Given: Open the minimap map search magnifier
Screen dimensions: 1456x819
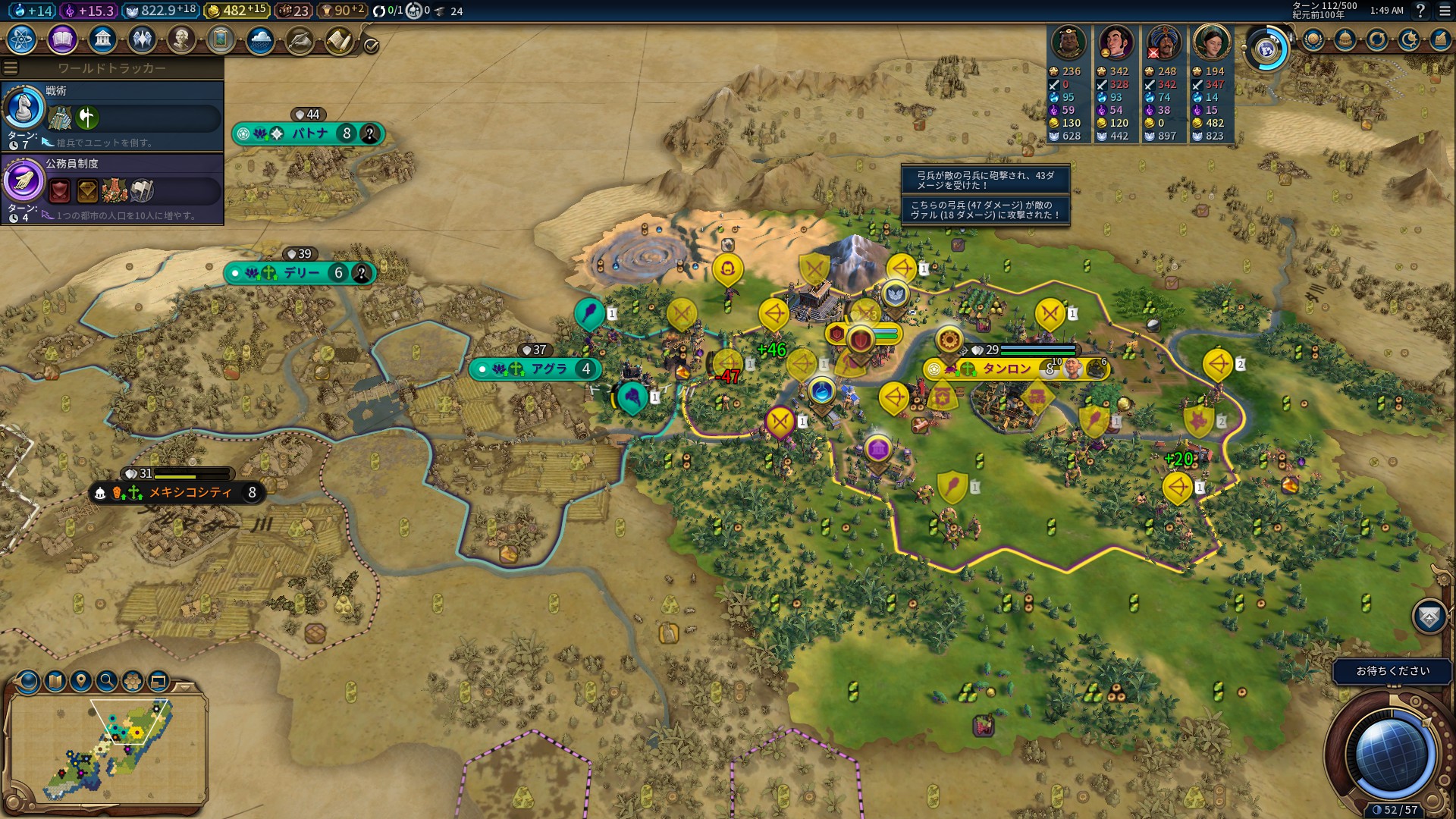Looking at the screenshot, I should 107,681.
